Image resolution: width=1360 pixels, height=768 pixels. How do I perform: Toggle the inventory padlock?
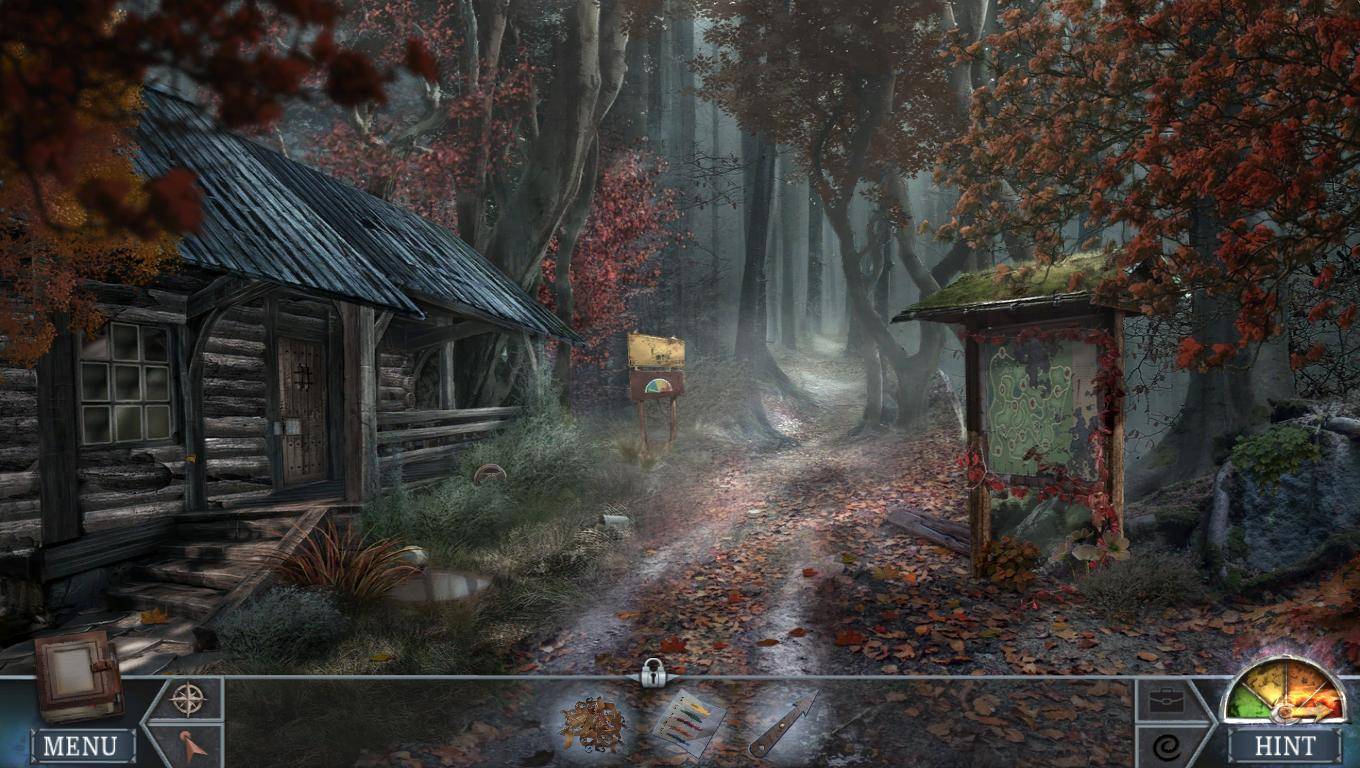point(654,672)
